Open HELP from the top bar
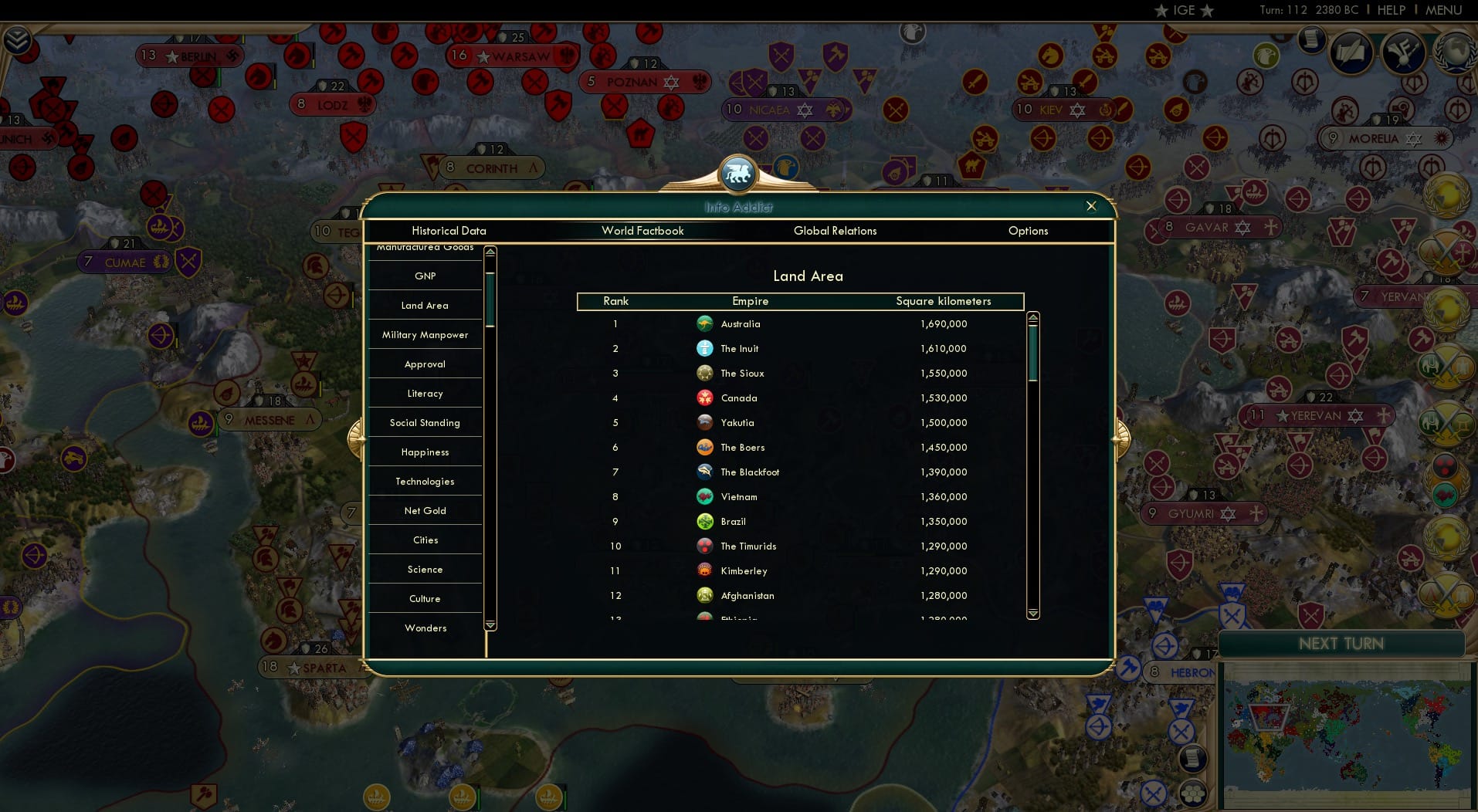The width and height of the screenshot is (1478, 812). (x=1390, y=10)
